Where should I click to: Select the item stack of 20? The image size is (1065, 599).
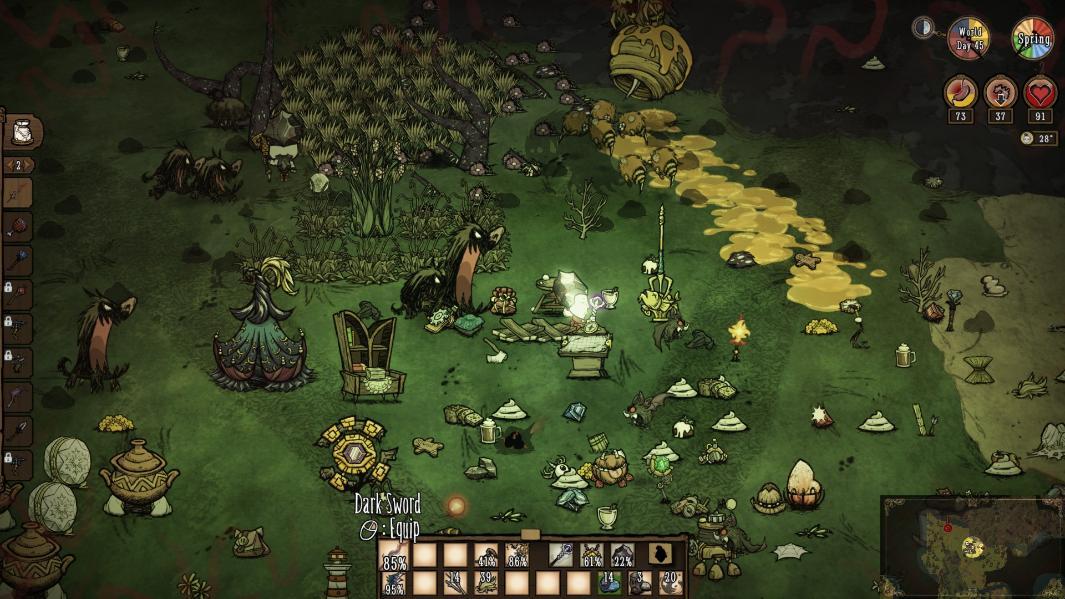pos(670,582)
